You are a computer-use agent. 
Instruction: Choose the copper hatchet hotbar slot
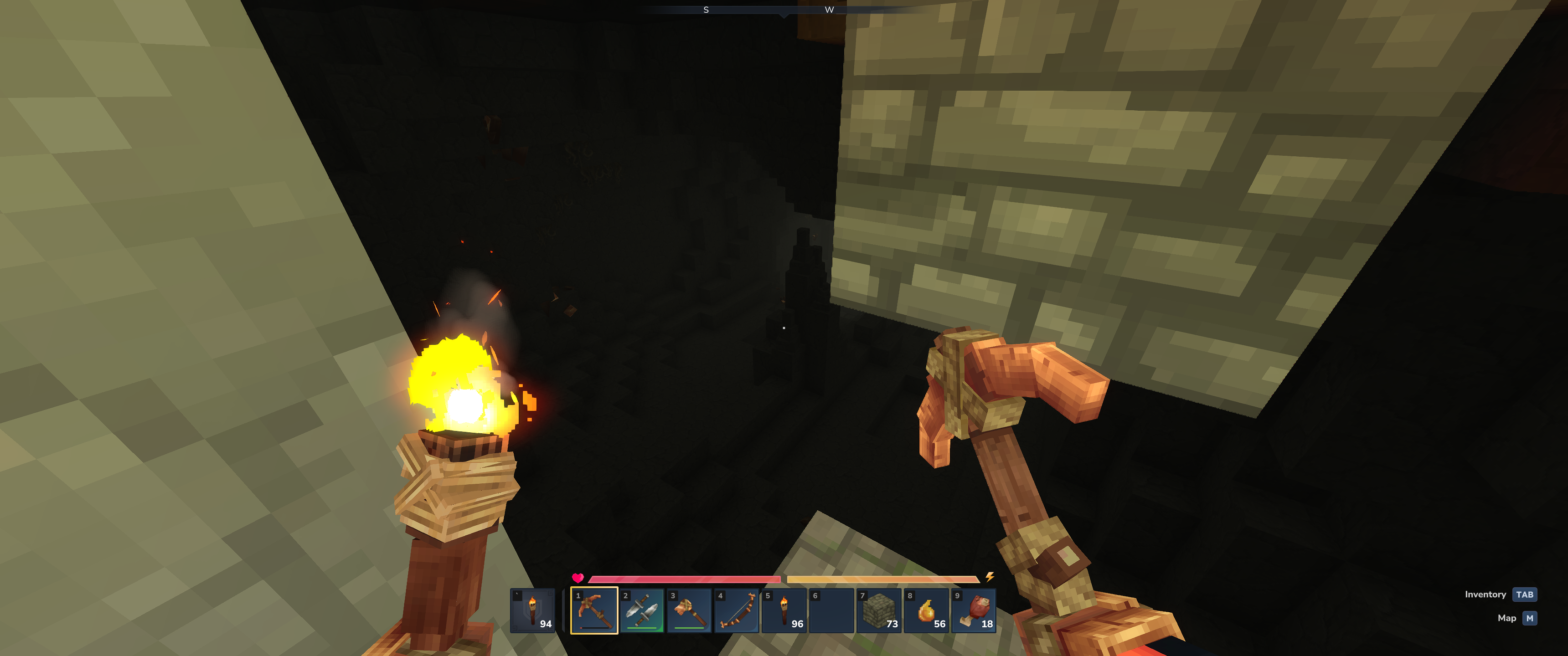click(x=689, y=610)
